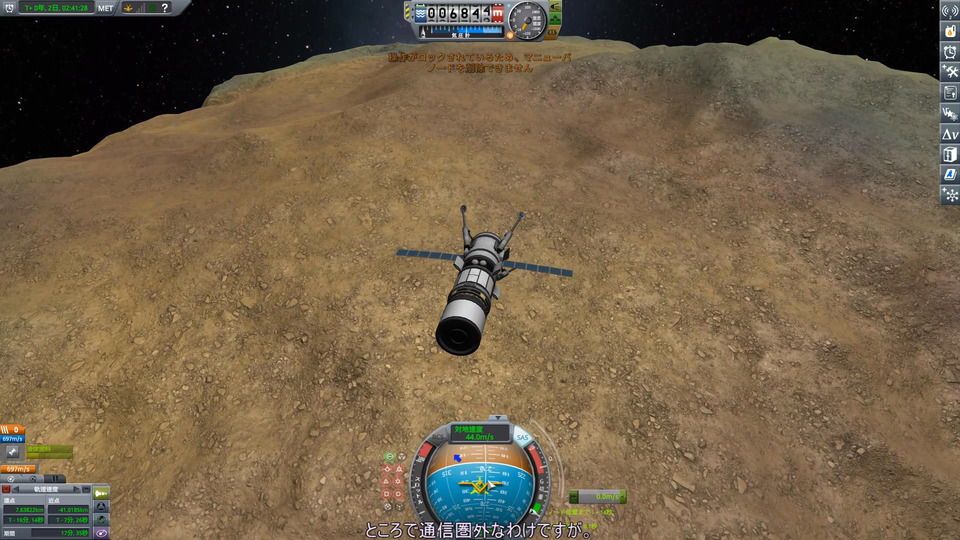Toggle the SAS button on the navball
This screenshot has height=540, width=960.
(x=522, y=438)
